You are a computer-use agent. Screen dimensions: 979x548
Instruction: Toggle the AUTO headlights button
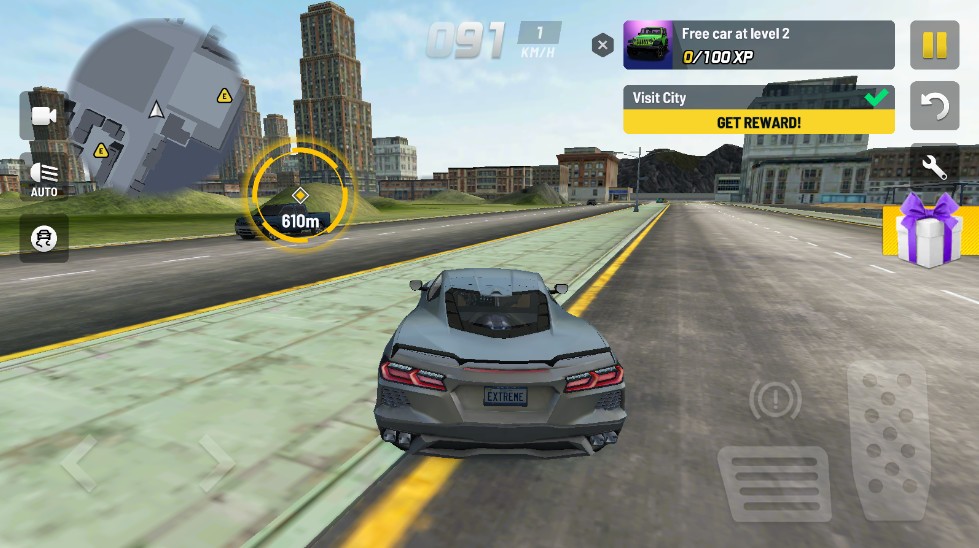tap(44, 178)
